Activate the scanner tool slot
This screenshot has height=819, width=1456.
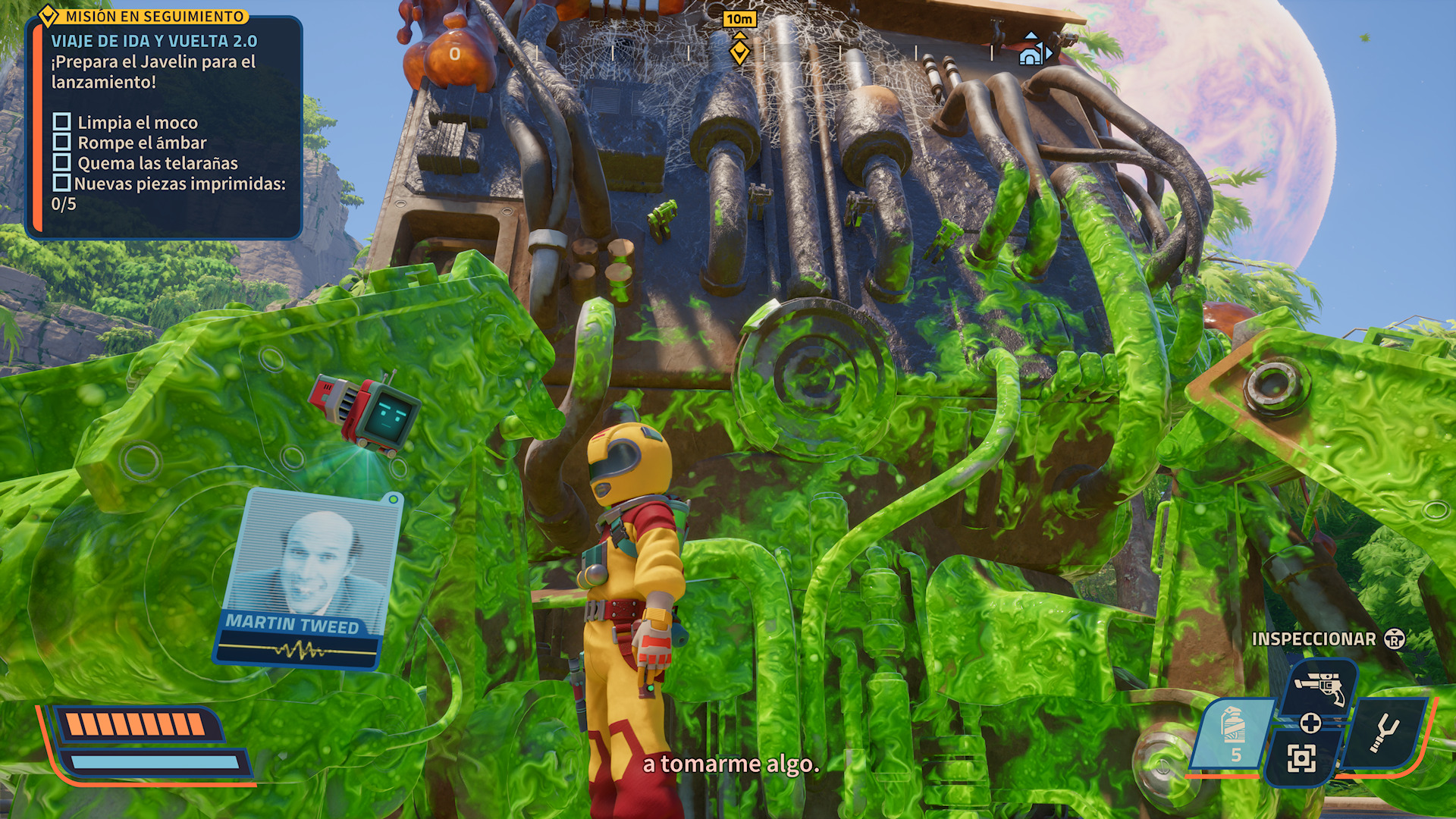tap(1301, 758)
